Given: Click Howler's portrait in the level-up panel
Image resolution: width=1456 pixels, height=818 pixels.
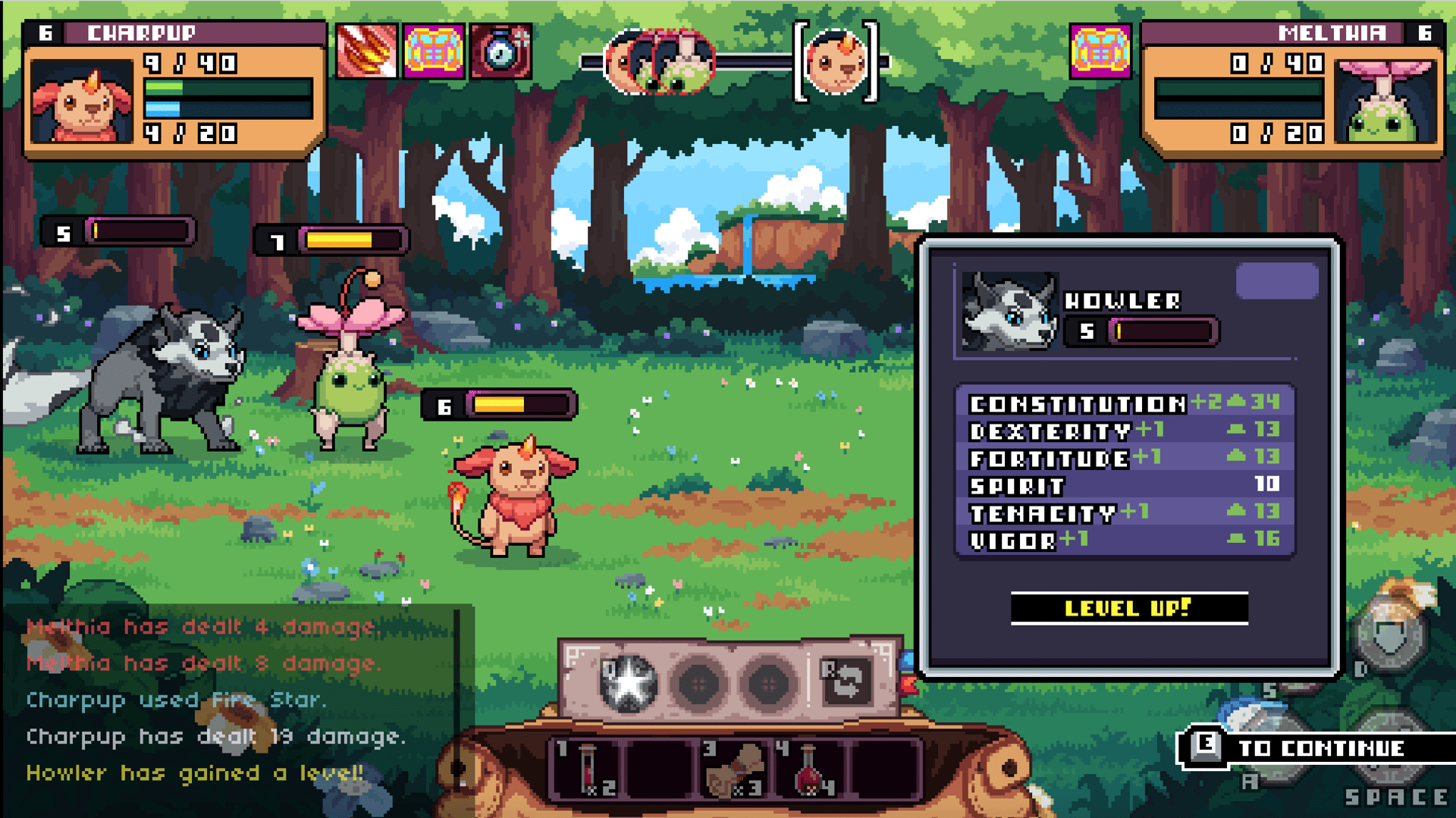Looking at the screenshot, I should [x=1009, y=311].
